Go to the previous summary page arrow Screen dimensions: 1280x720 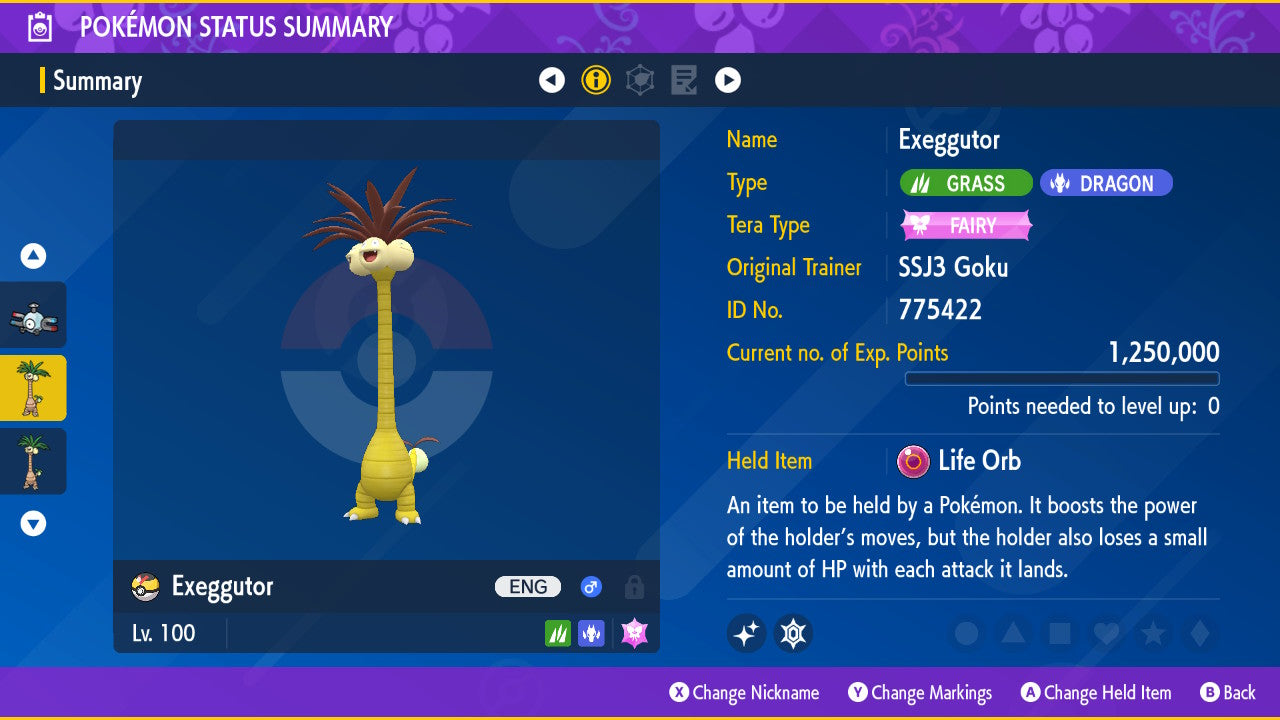coord(552,80)
